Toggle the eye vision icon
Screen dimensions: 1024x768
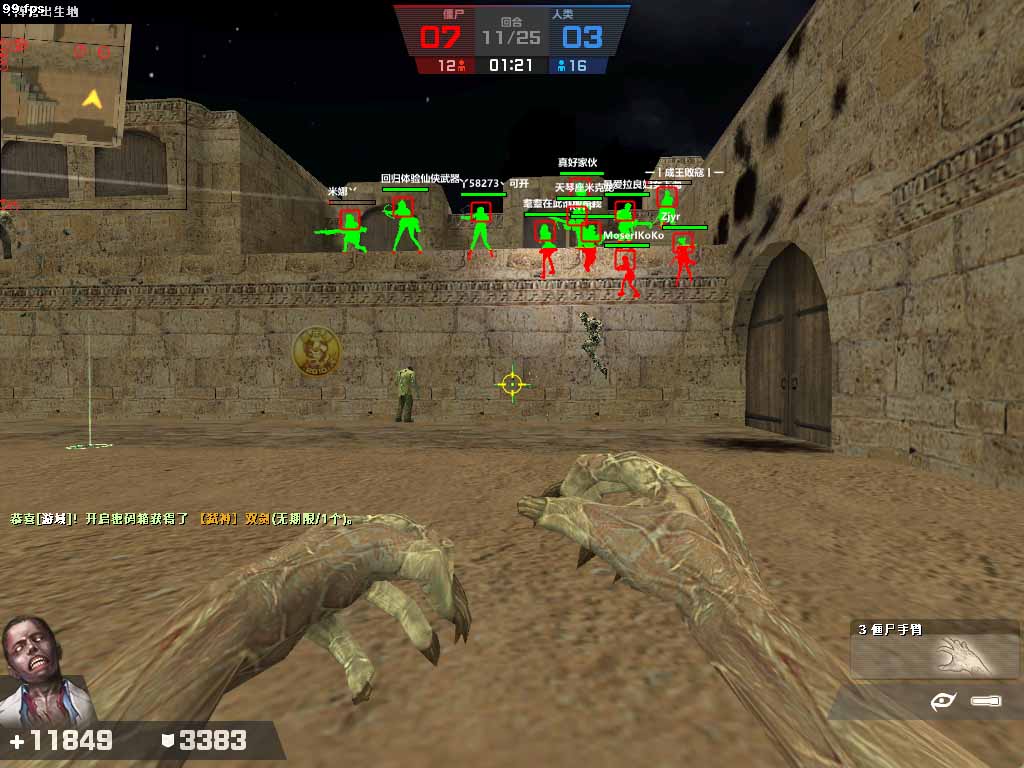tap(943, 702)
